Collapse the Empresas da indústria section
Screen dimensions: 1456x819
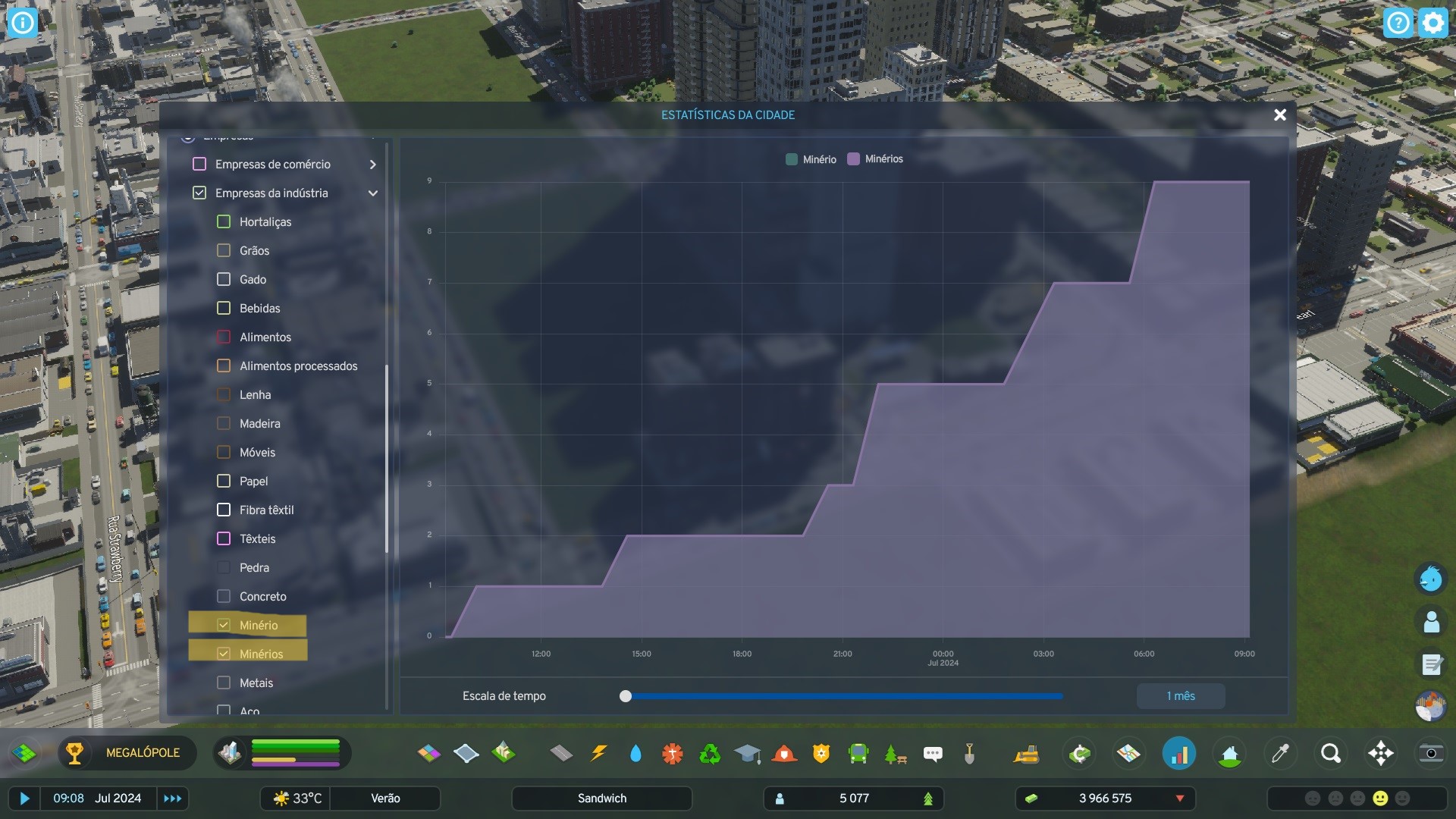pyautogui.click(x=372, y=193)
